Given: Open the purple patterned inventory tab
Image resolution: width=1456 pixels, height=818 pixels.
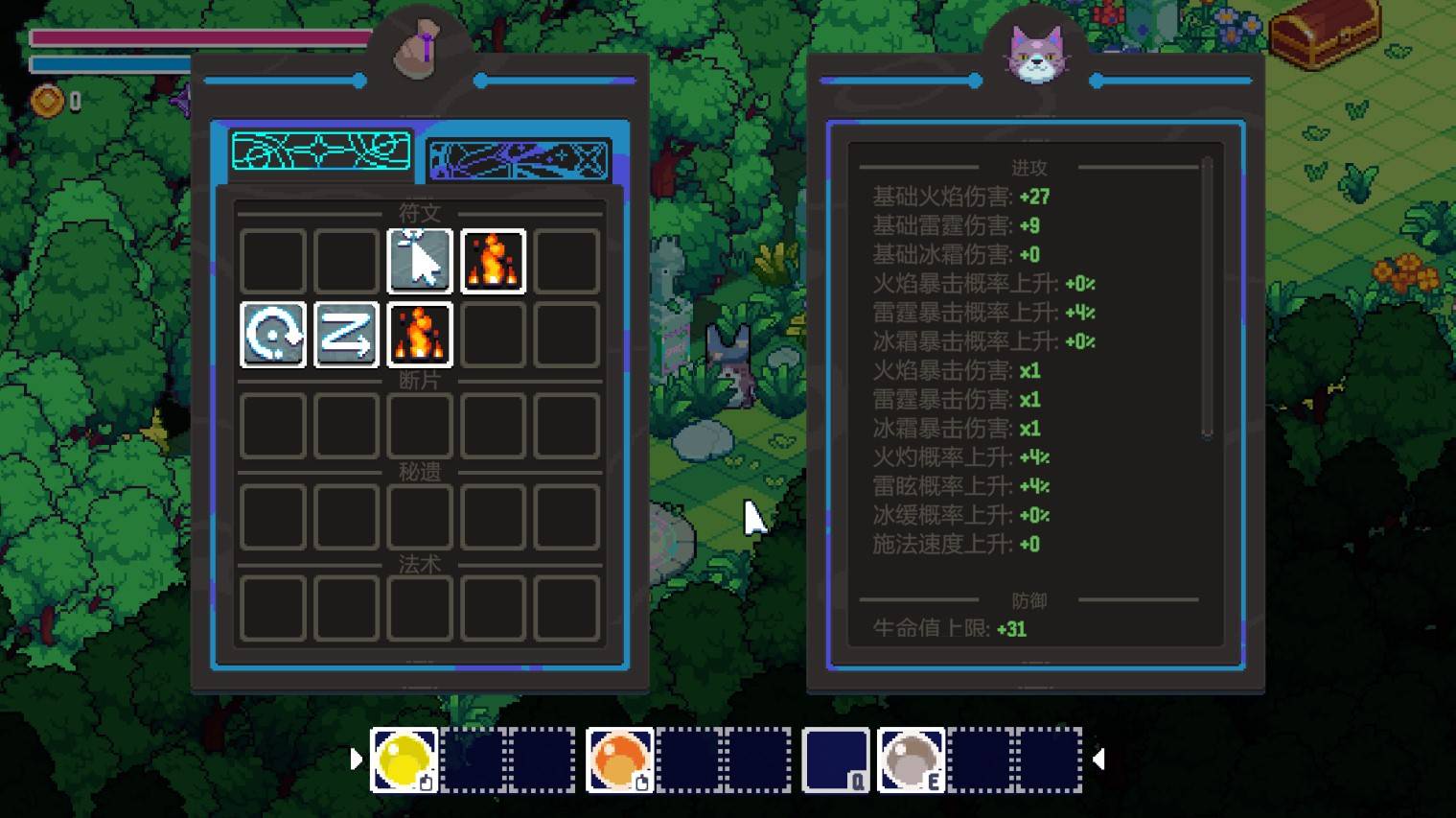Looking at the screenshot, I should point(519,159).
